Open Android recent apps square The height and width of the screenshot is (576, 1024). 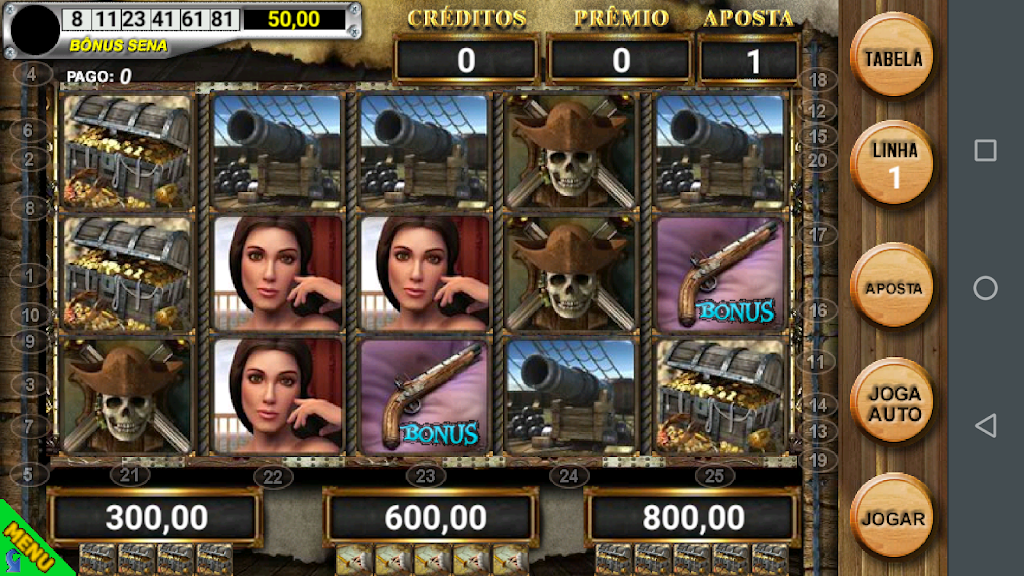click(985, 150)
